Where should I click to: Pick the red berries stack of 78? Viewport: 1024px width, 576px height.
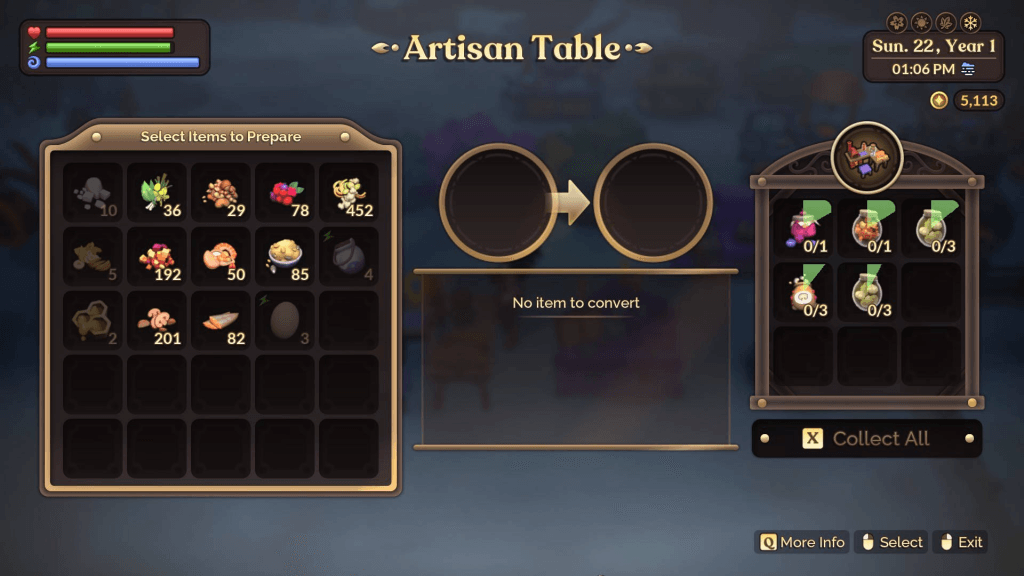coord(285,193)
